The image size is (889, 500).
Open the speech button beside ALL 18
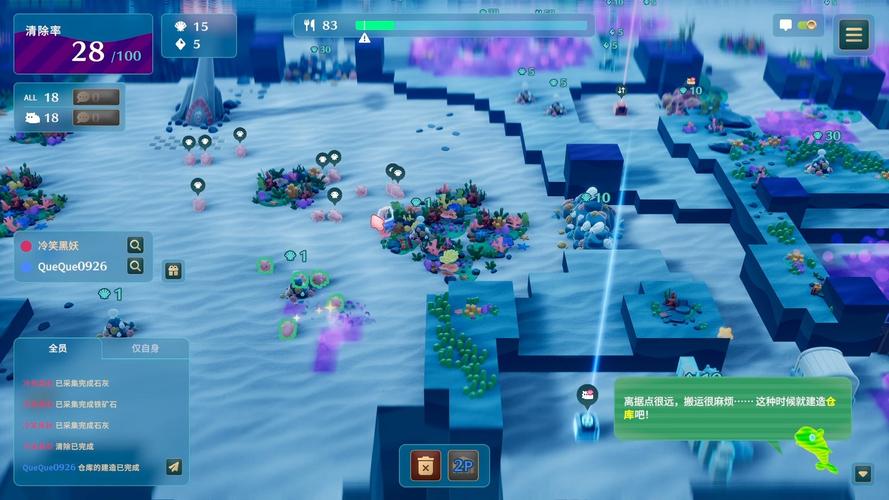click(x=97, y=97)
